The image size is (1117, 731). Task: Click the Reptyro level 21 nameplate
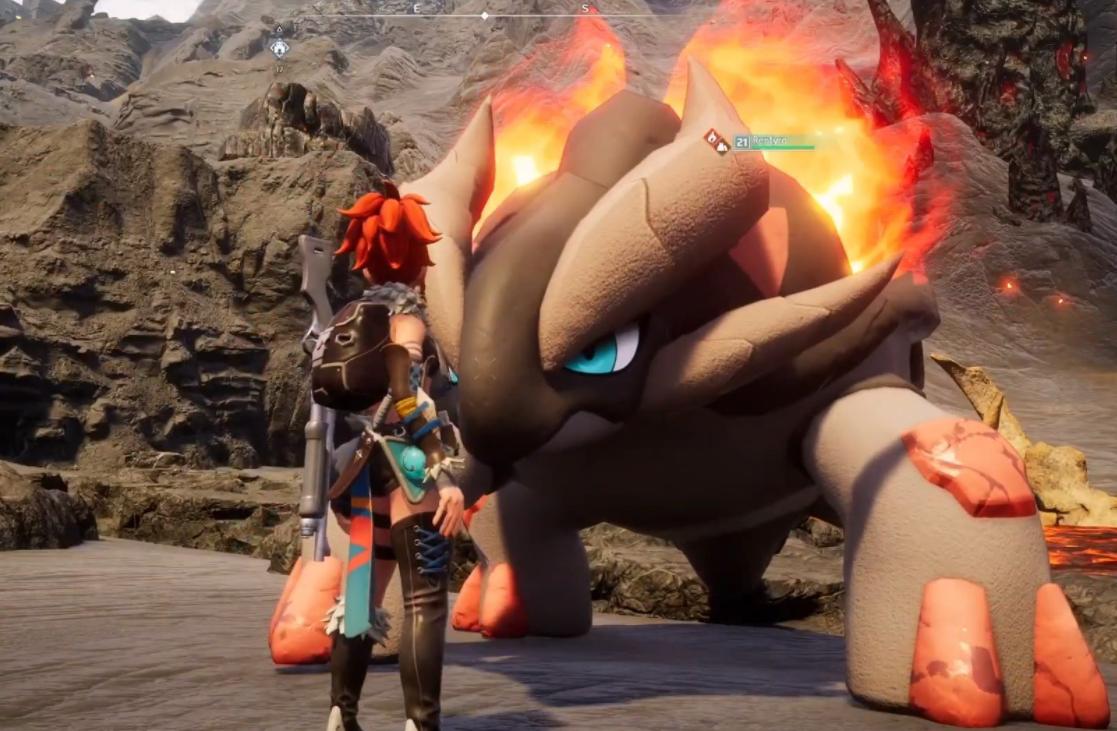click(x=772, y=142)
